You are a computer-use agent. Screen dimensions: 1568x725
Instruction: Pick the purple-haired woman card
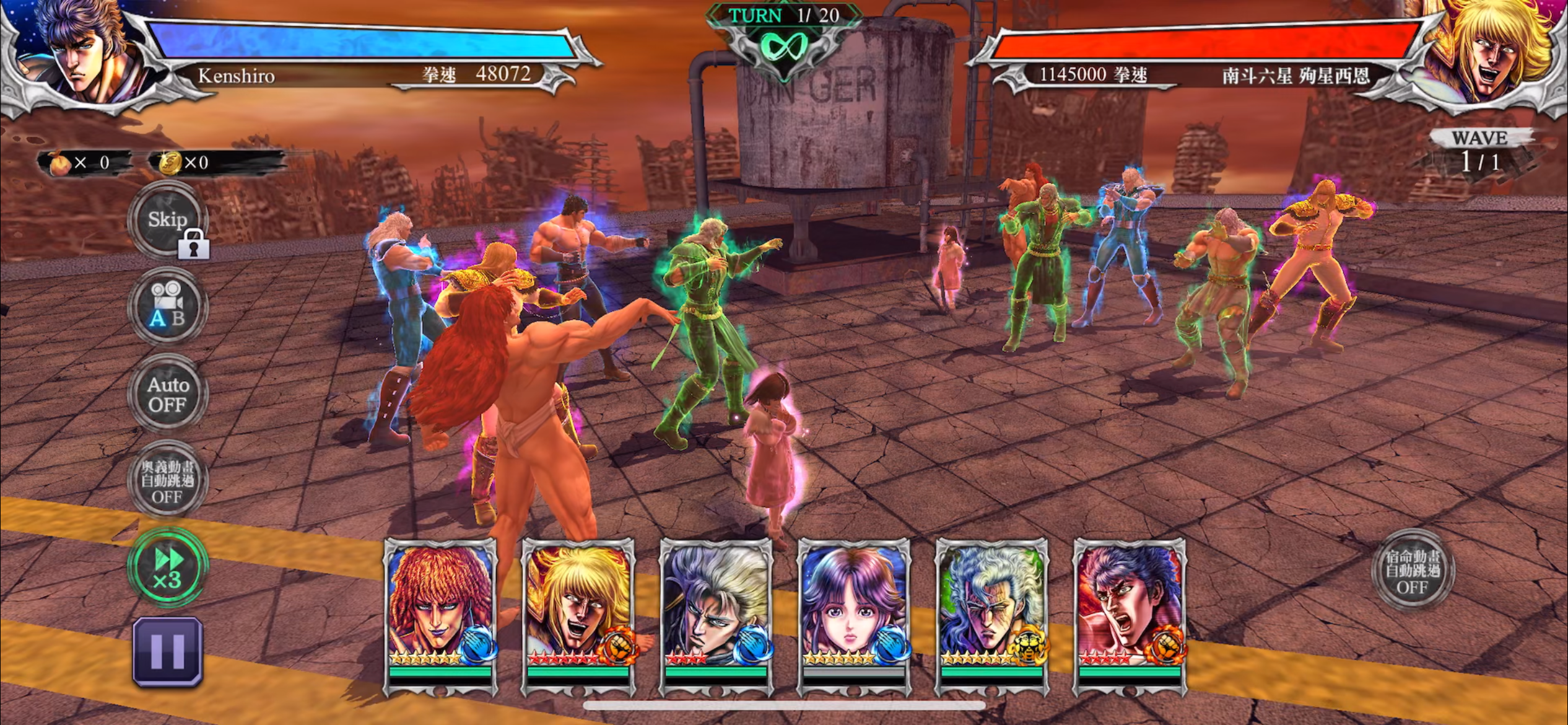854,615
